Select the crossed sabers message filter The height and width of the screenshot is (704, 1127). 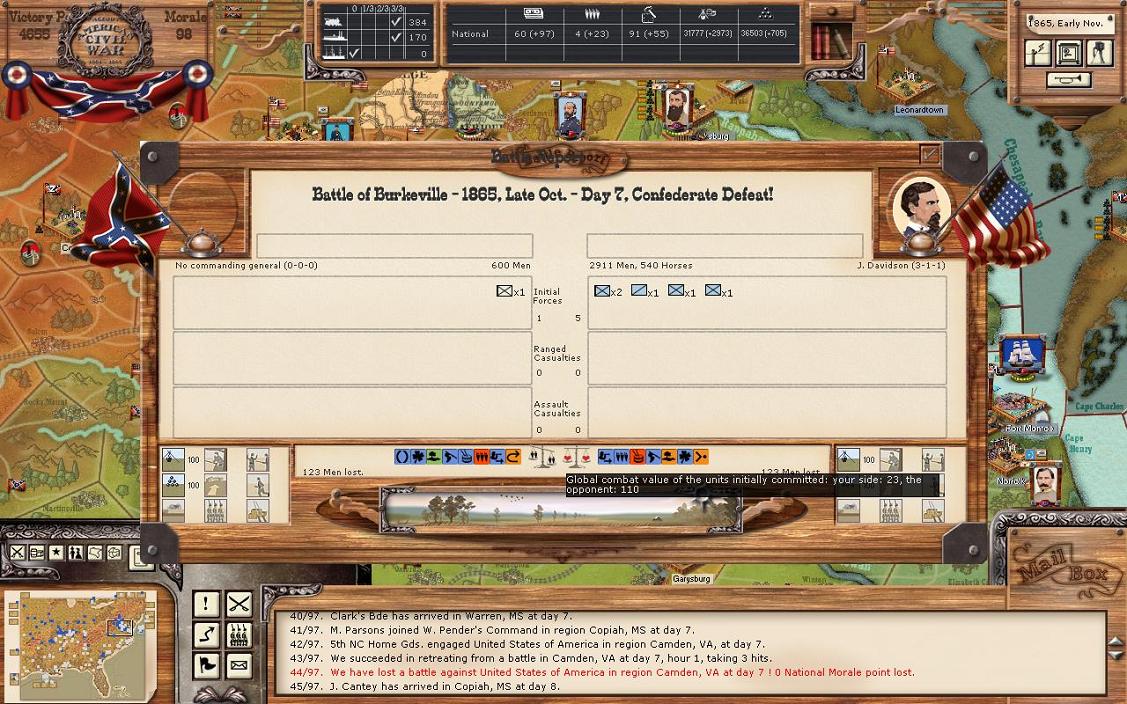point(238,604)
